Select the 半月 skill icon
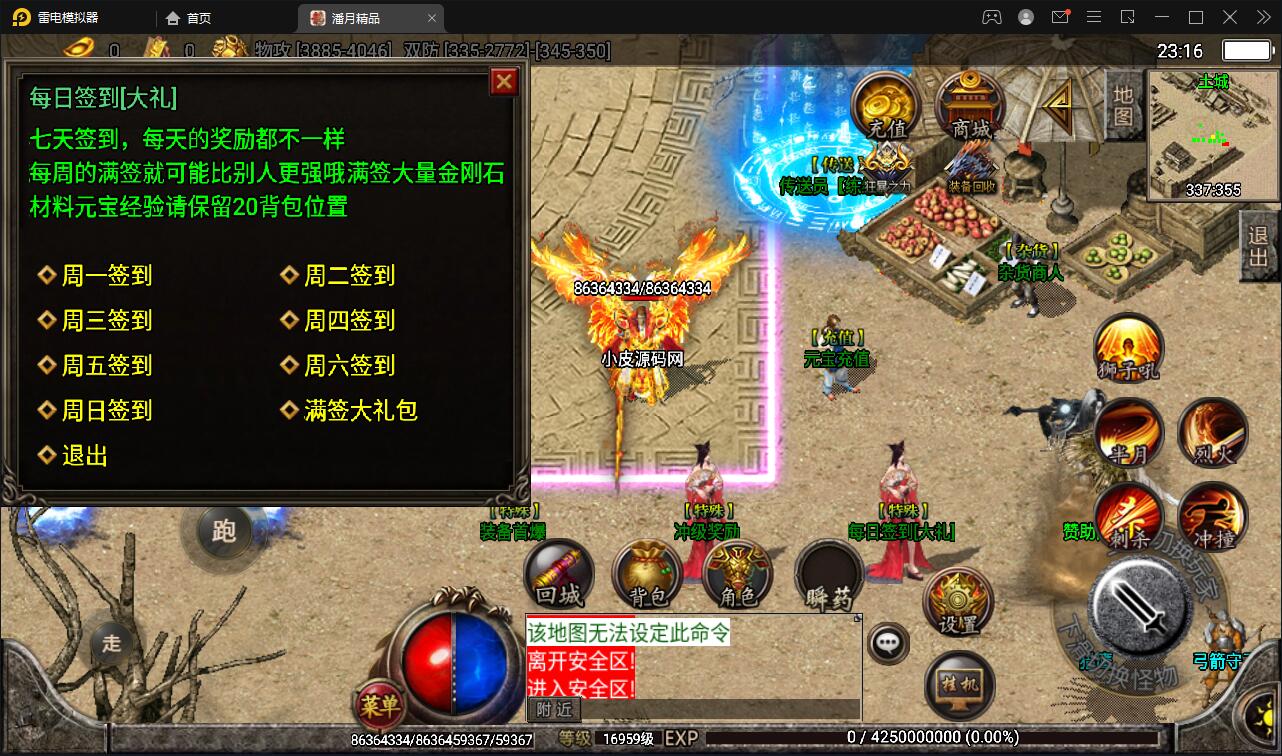The width and height of the screenshot is (1282, 756). 1128,430
